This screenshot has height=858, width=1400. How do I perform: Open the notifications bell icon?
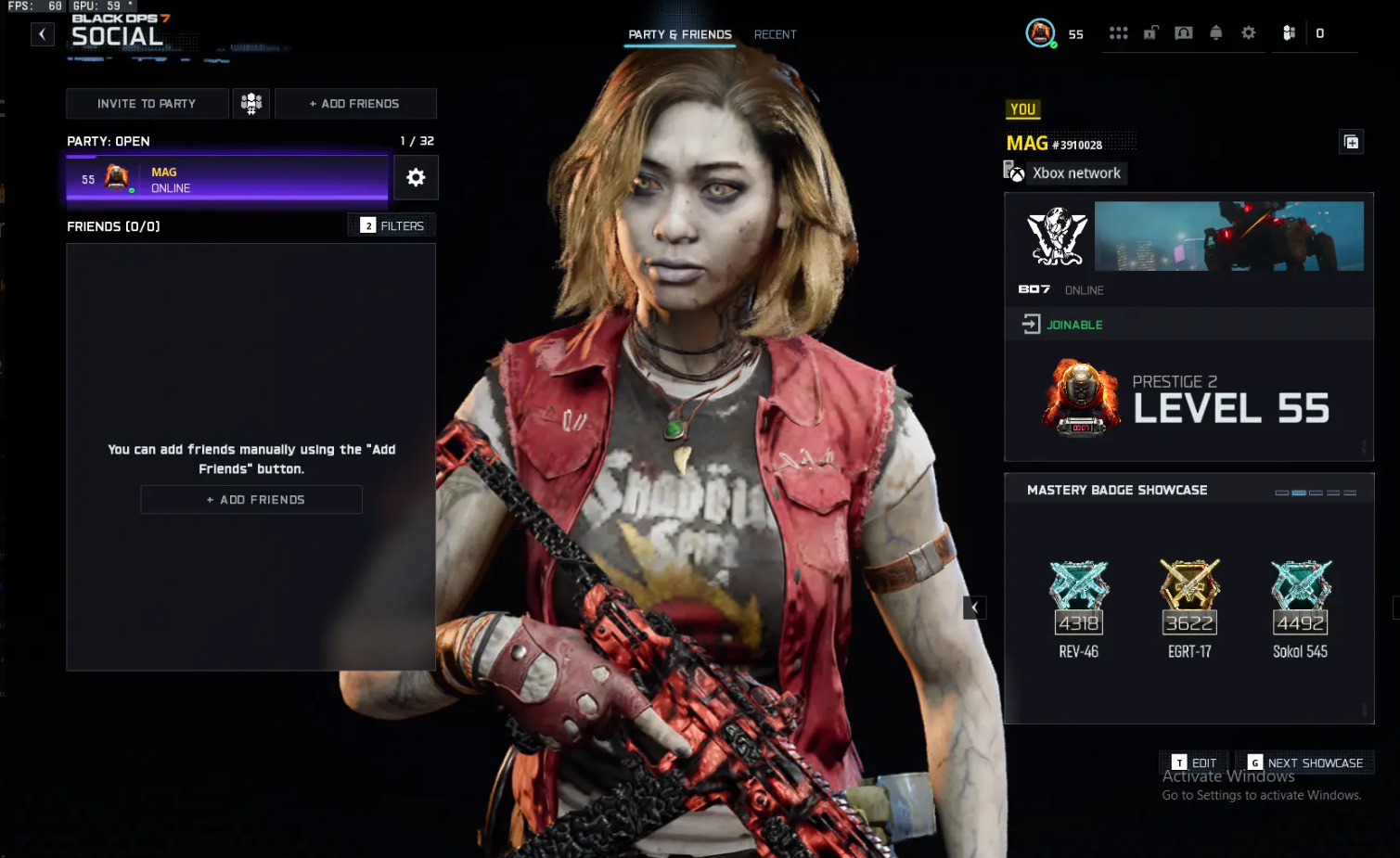pos(1215,32)
